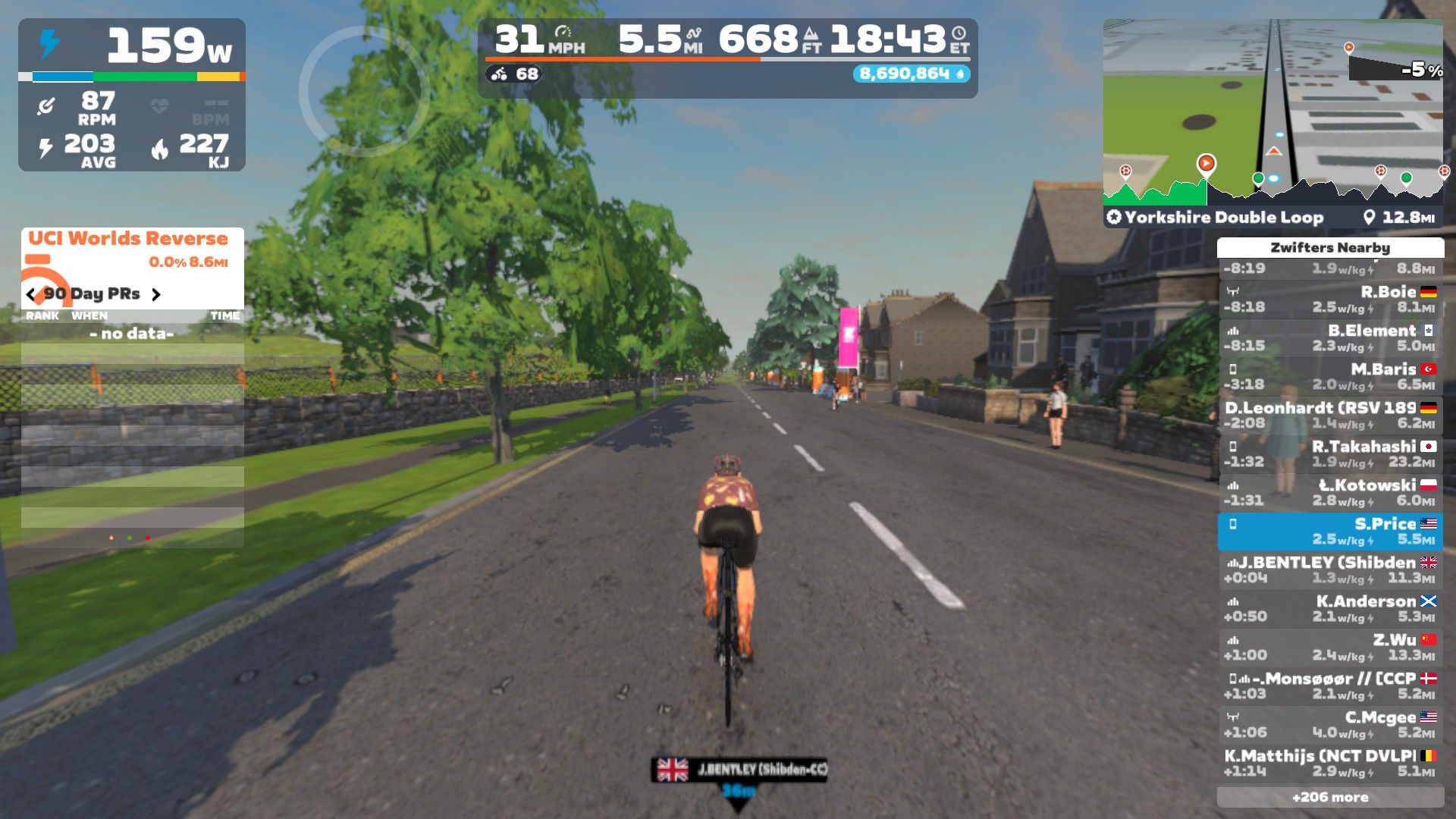Click highlighted S.Price row
The image size is (1456, 819).
(1330, 532)
